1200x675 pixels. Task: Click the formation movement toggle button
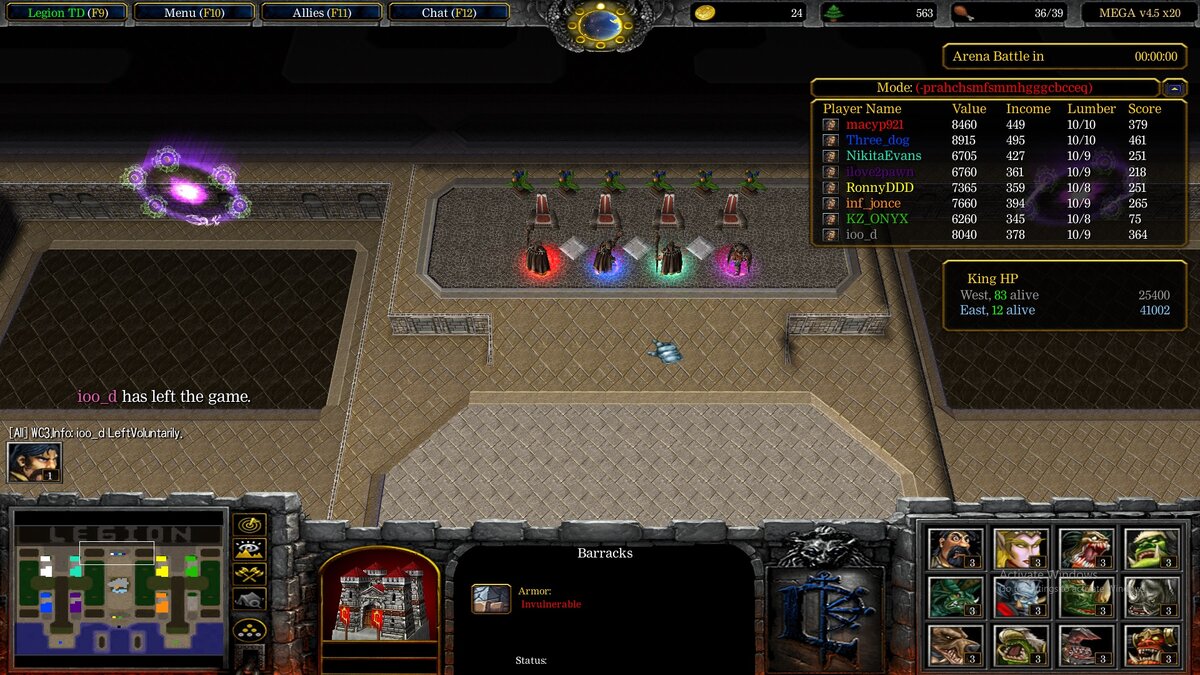pos(249,629)
